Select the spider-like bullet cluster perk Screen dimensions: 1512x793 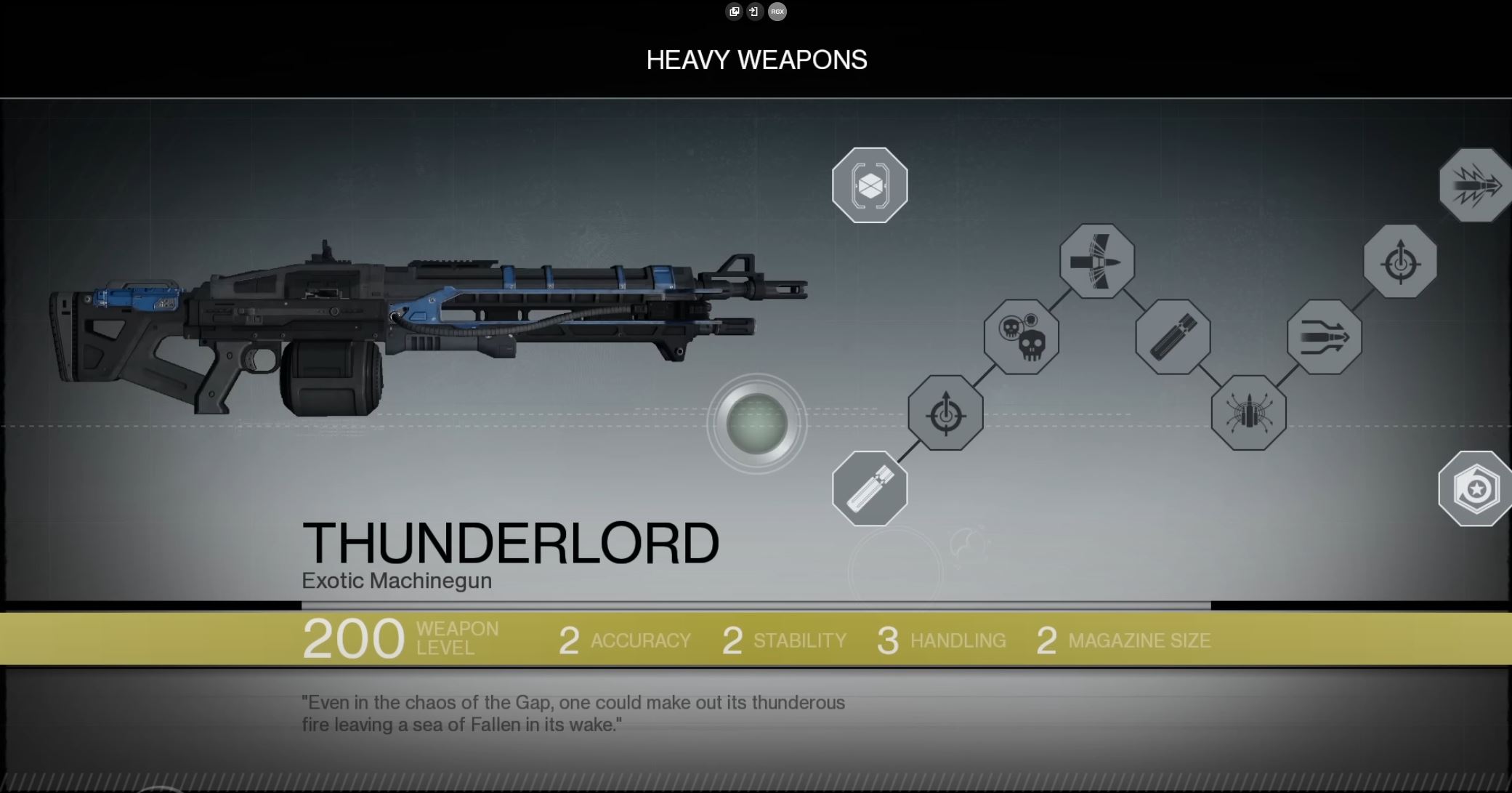pyautogui.click(x=1248, y=413)
